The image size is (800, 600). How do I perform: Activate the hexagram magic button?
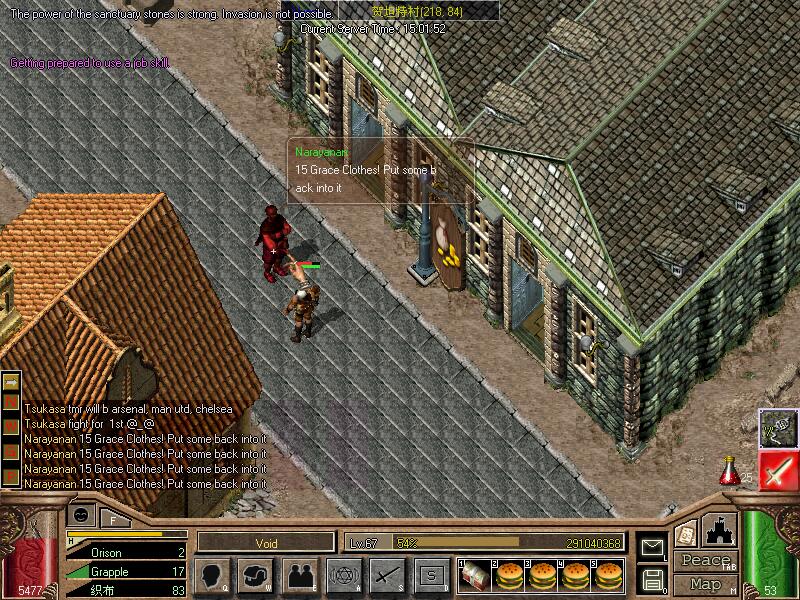pos(343,575)
